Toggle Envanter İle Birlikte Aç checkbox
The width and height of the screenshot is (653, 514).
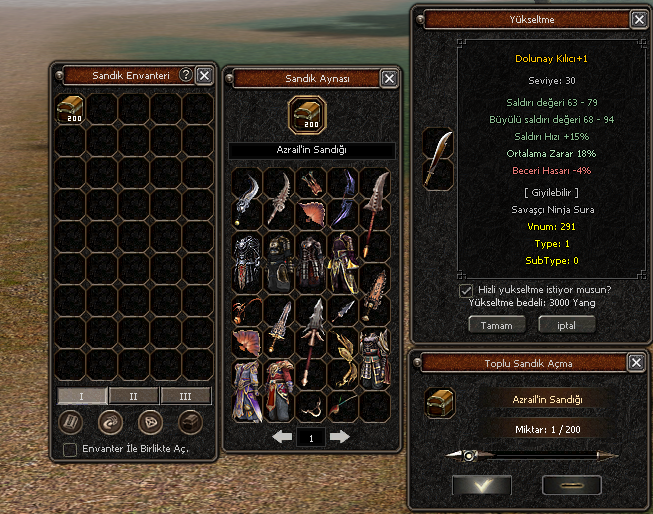(x=70, y=450)
